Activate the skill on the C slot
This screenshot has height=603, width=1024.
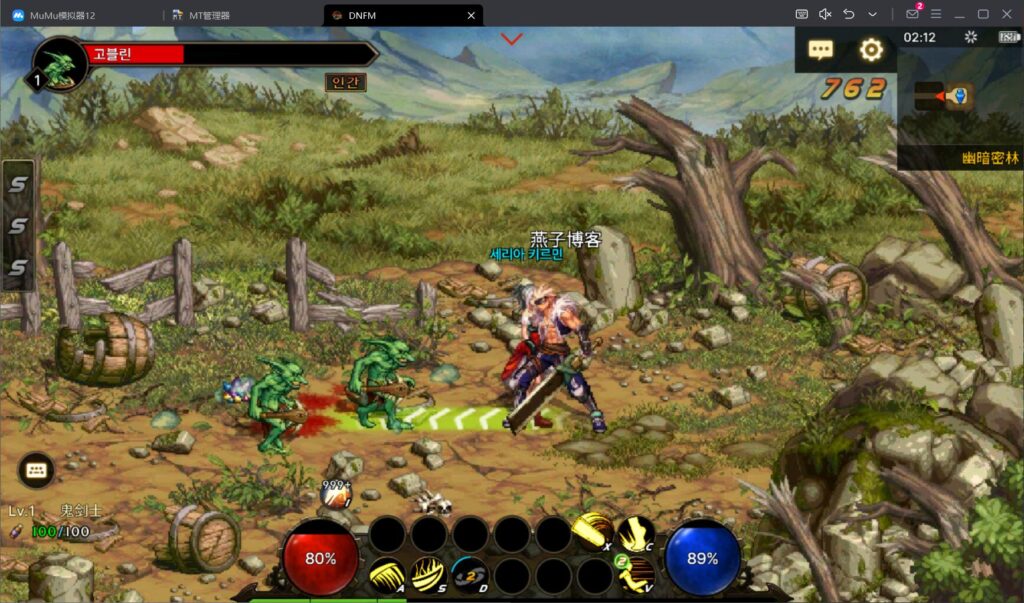tap(635, 534)
